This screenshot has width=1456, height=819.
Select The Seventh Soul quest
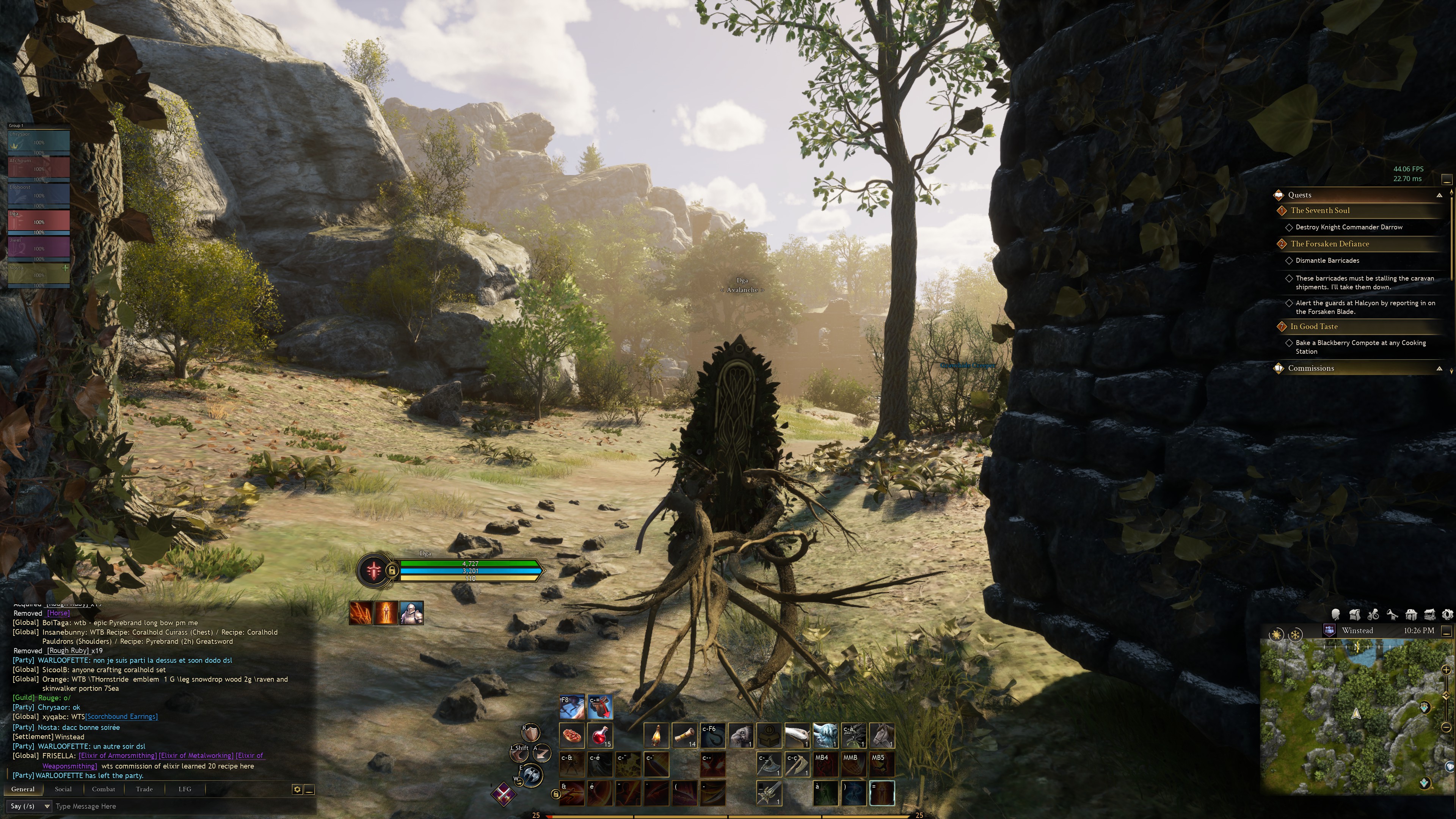[1320, 211]
